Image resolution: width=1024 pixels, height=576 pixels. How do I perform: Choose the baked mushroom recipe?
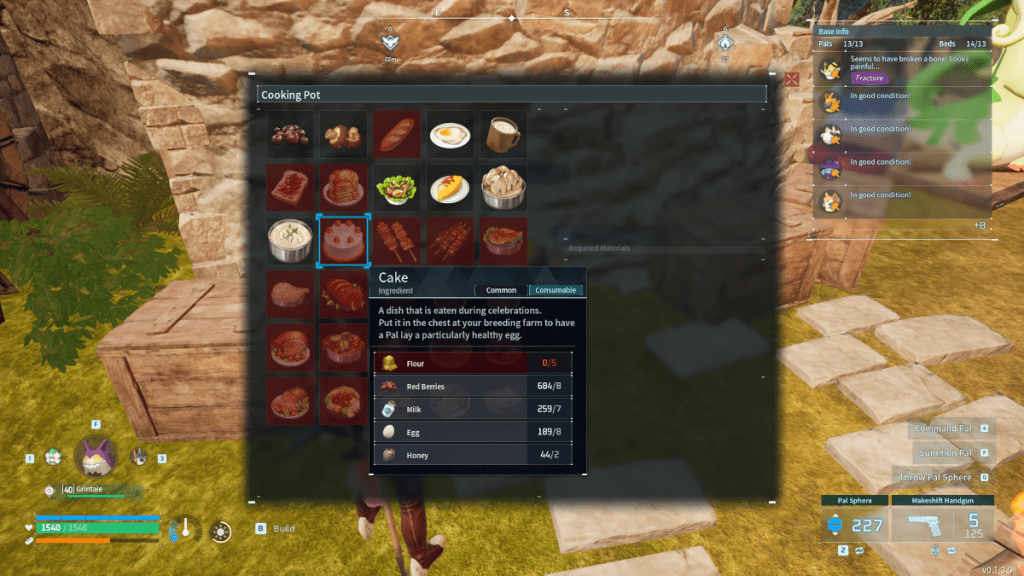click(343, 134)
